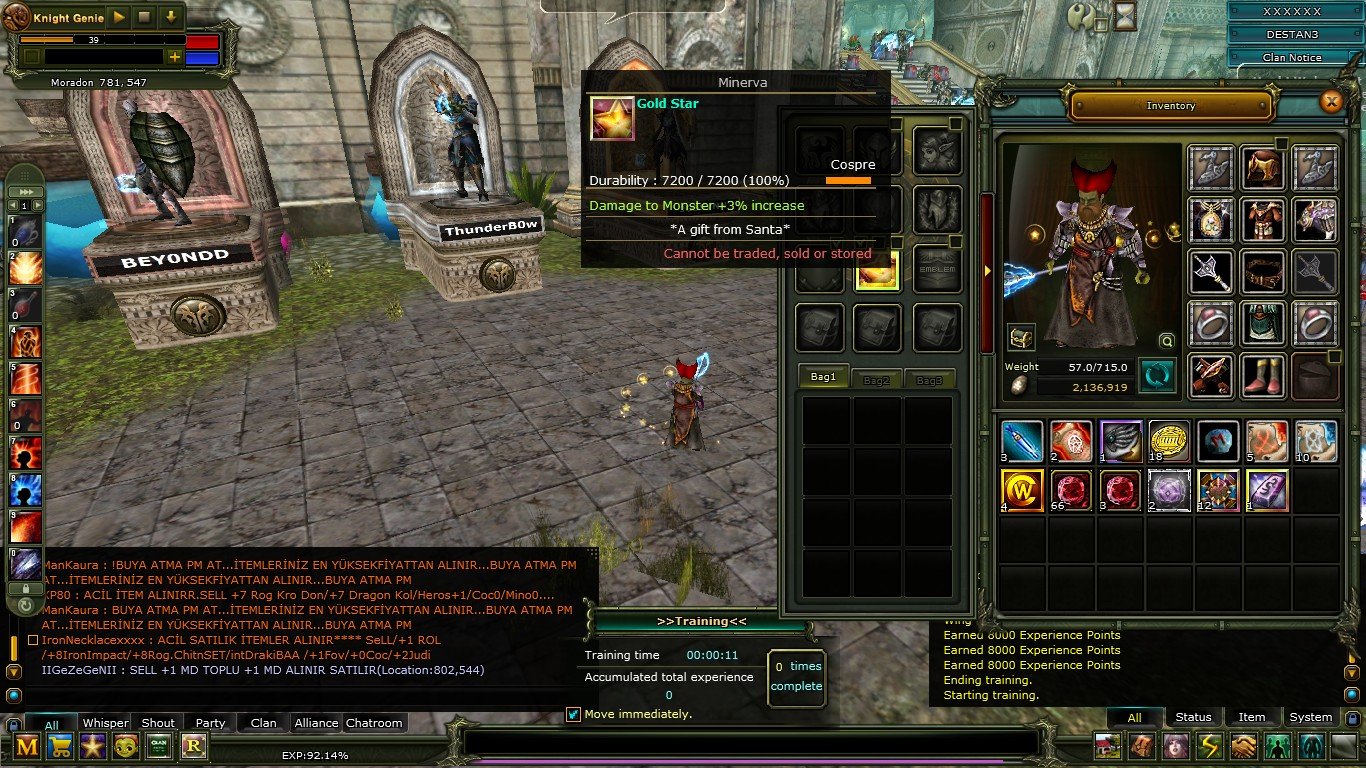Open the Clan Notice button
The image size is (1366, 768).
coord(1291,58)
